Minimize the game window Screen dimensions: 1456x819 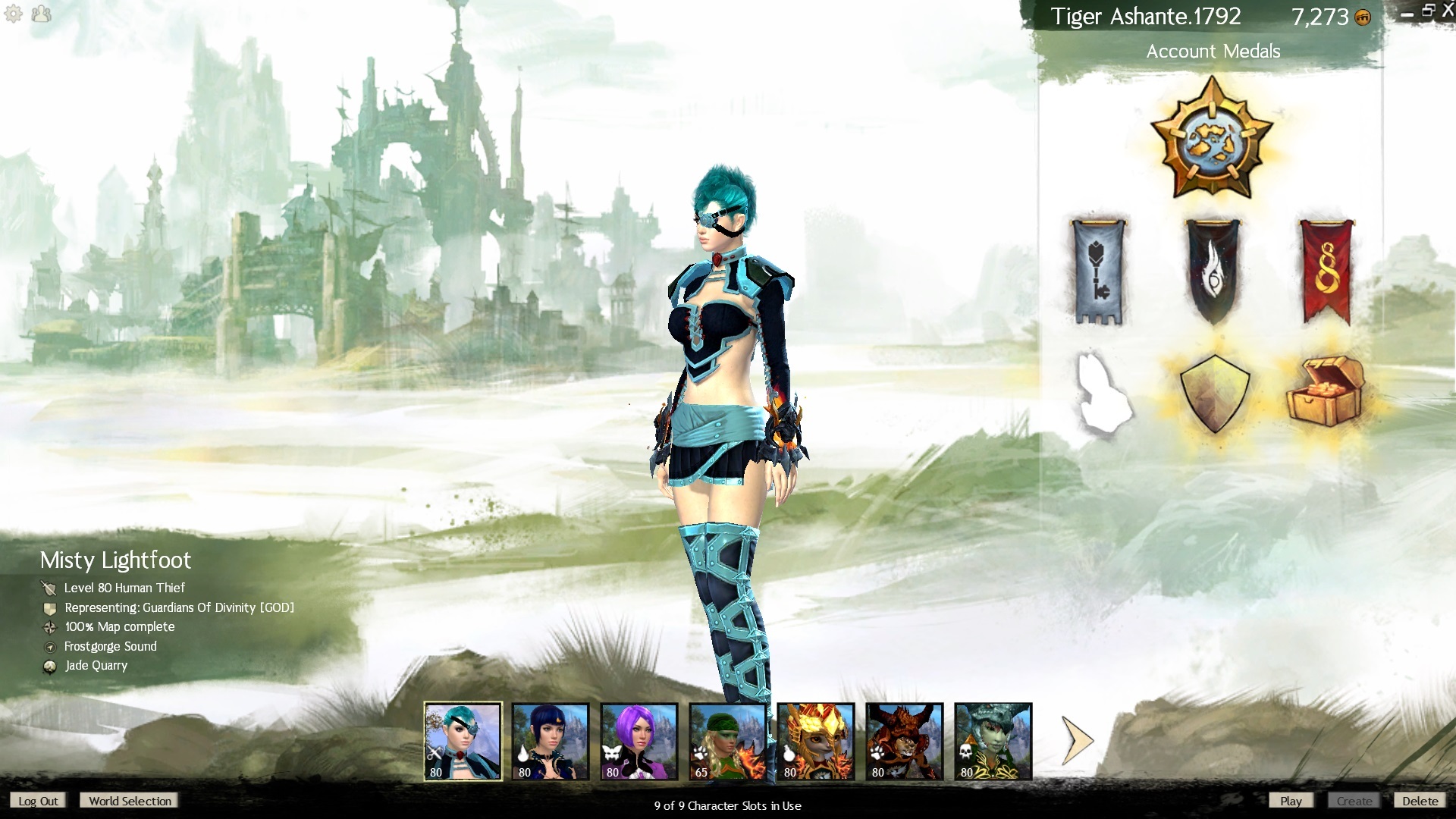(1407, 14)
